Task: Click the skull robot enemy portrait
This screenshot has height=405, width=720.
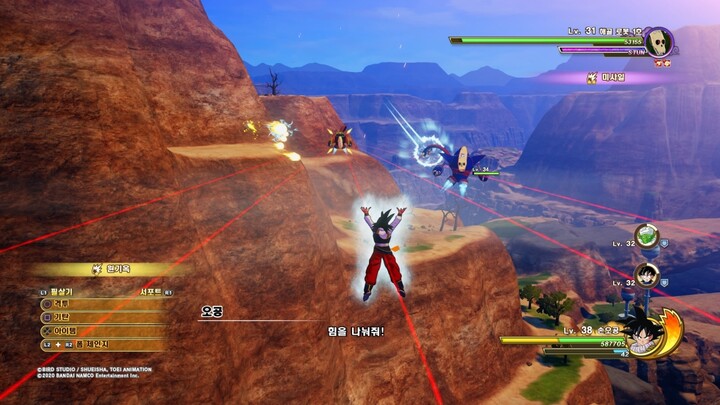Action: pos(656,42)
